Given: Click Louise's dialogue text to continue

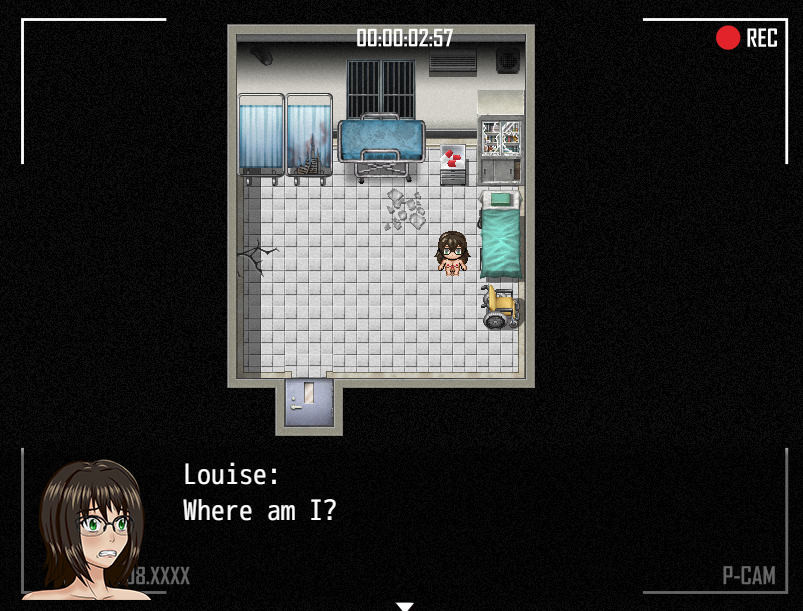Looking at the screenshot, I should coord(259,510).
